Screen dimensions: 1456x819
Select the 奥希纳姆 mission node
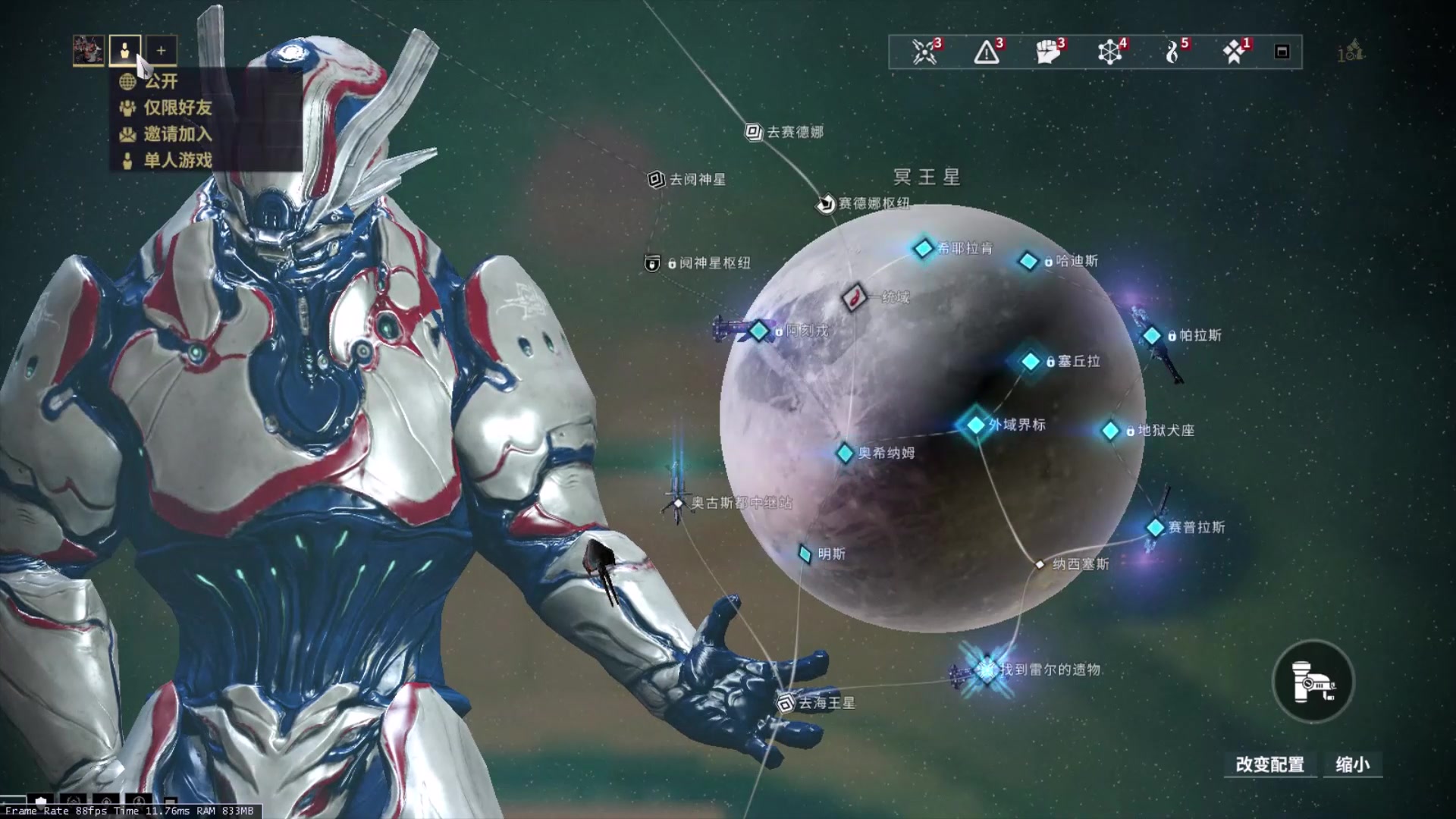(845, 453)
